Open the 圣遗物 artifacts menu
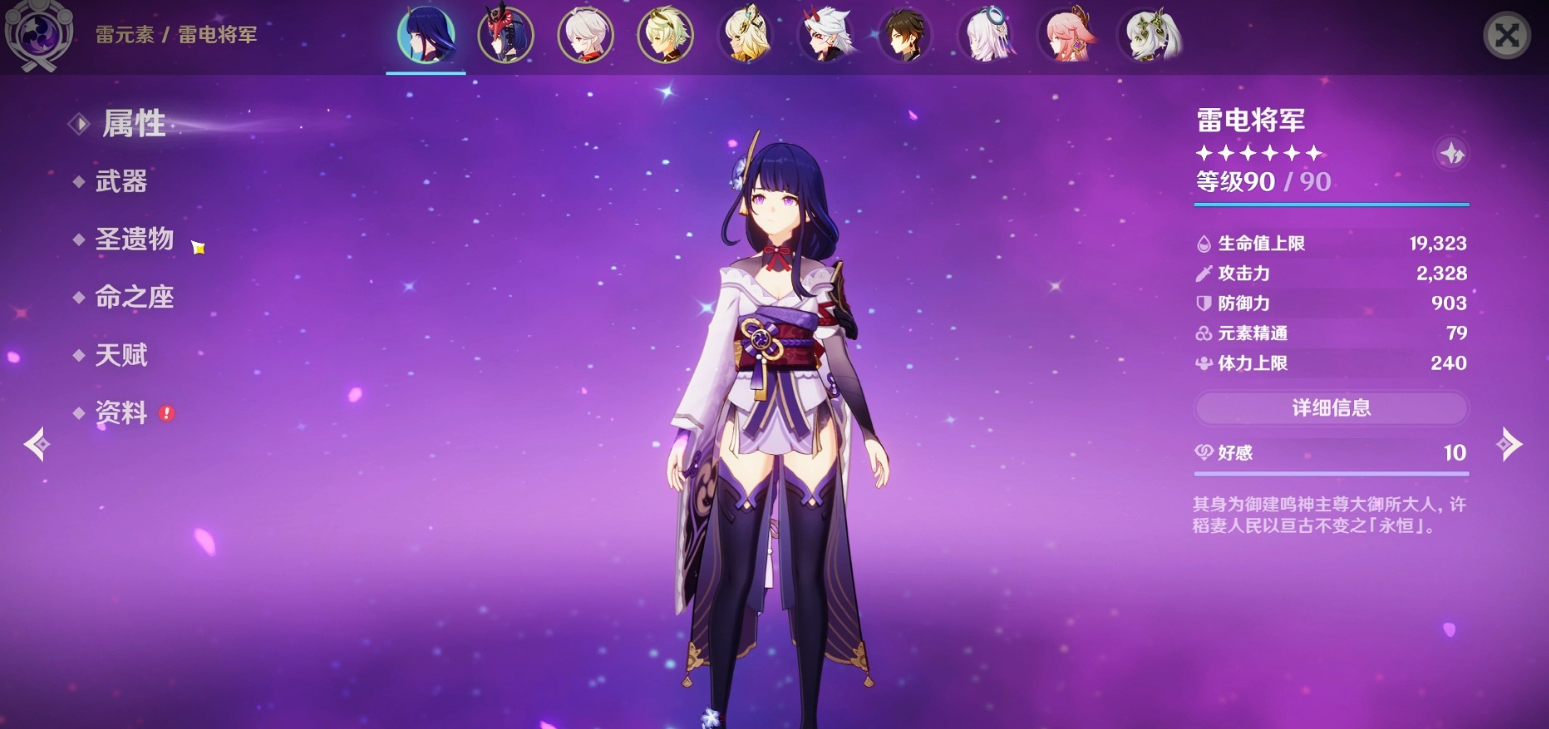 click(134, 240)
